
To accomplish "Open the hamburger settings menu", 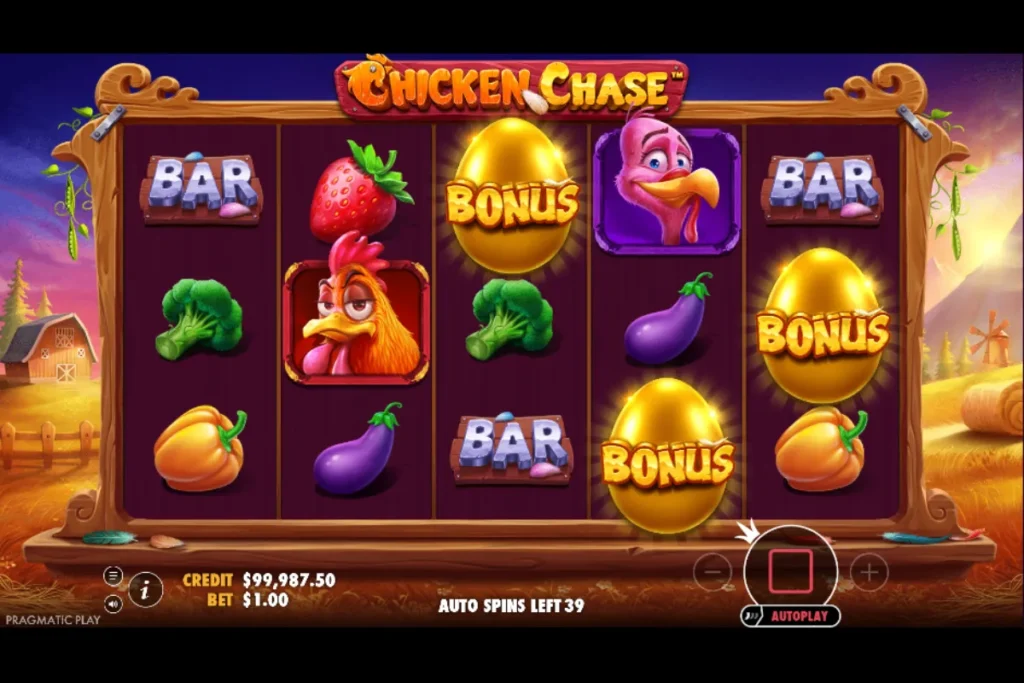I will pos(113,575).
